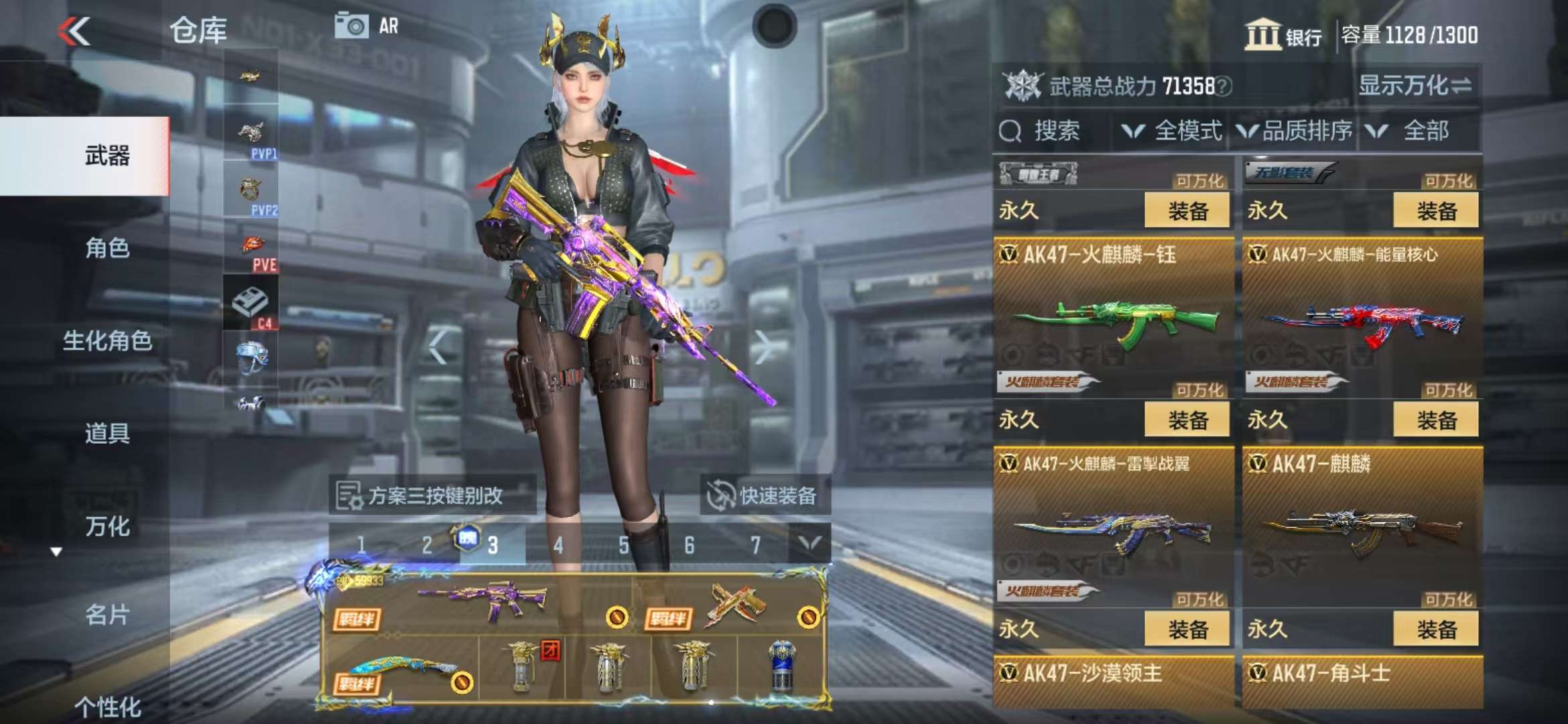Image resolution: width=1568 pixels, height=724 pixels.
Task: Equip the AK47-火麒麟-钰 weapon
Action: (x=1187, y=421)
